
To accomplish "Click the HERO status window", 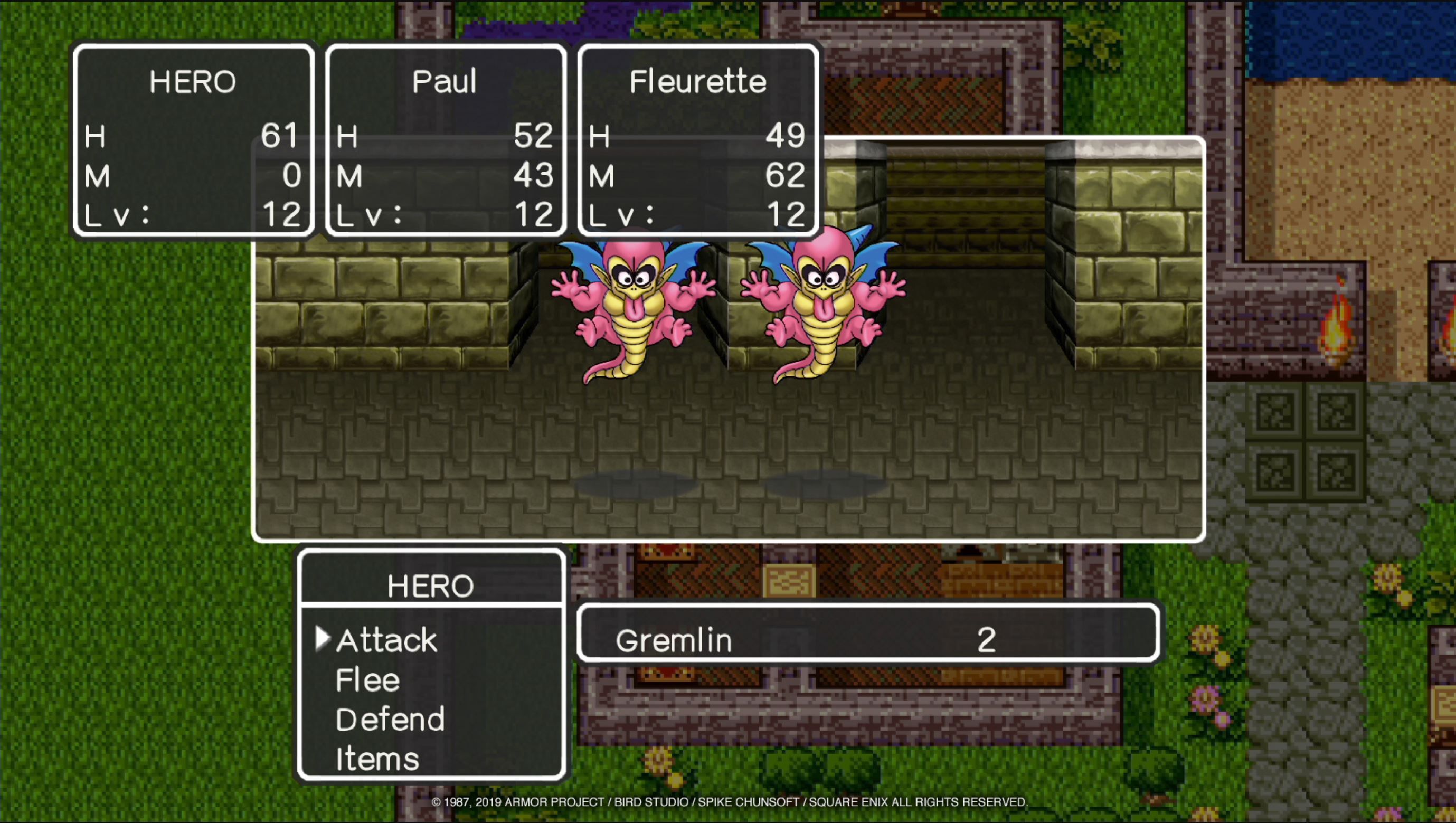I will (194, 141).
